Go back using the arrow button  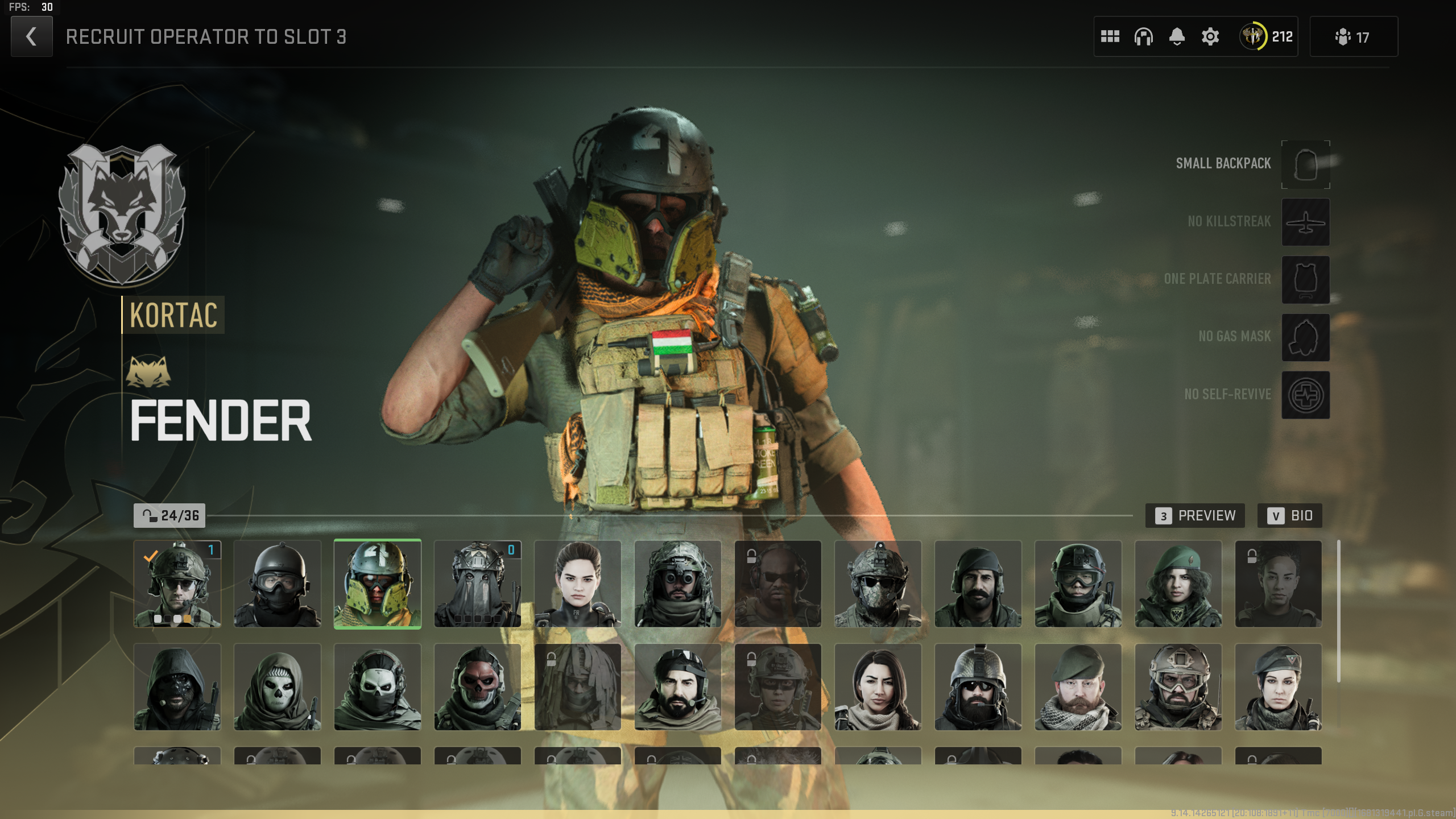tap(31, 37)
